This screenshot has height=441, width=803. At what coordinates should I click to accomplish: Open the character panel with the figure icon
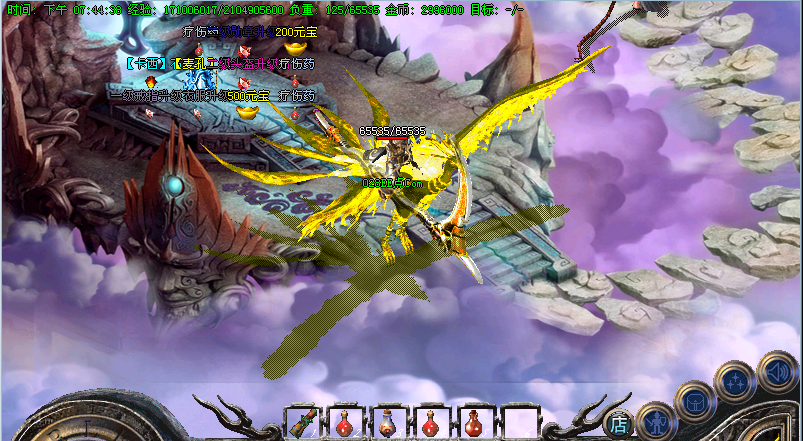655,420
